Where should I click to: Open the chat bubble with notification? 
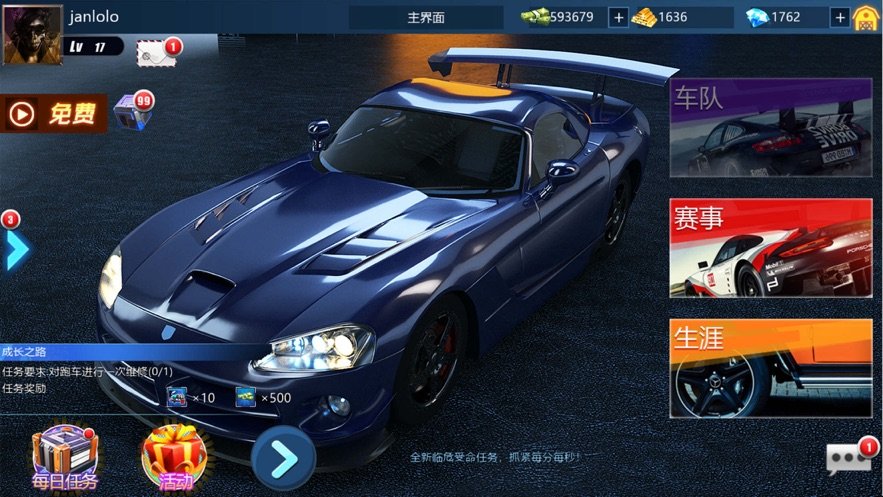point(848,458)
